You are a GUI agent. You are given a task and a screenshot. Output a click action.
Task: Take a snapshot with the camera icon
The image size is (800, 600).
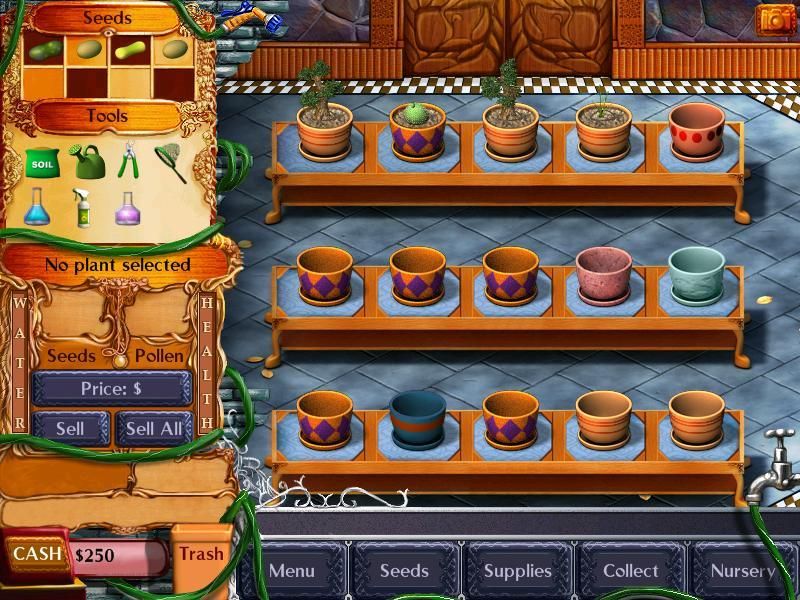click(773, 18)
